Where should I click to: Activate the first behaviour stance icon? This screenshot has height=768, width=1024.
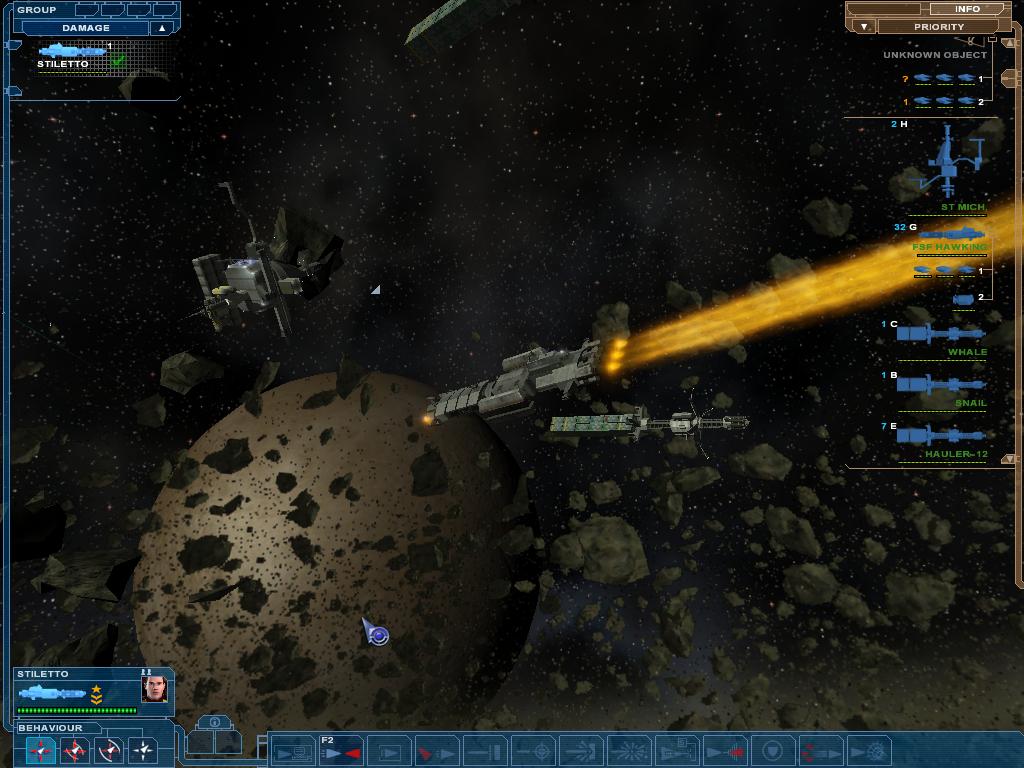(x=41, y=749)
